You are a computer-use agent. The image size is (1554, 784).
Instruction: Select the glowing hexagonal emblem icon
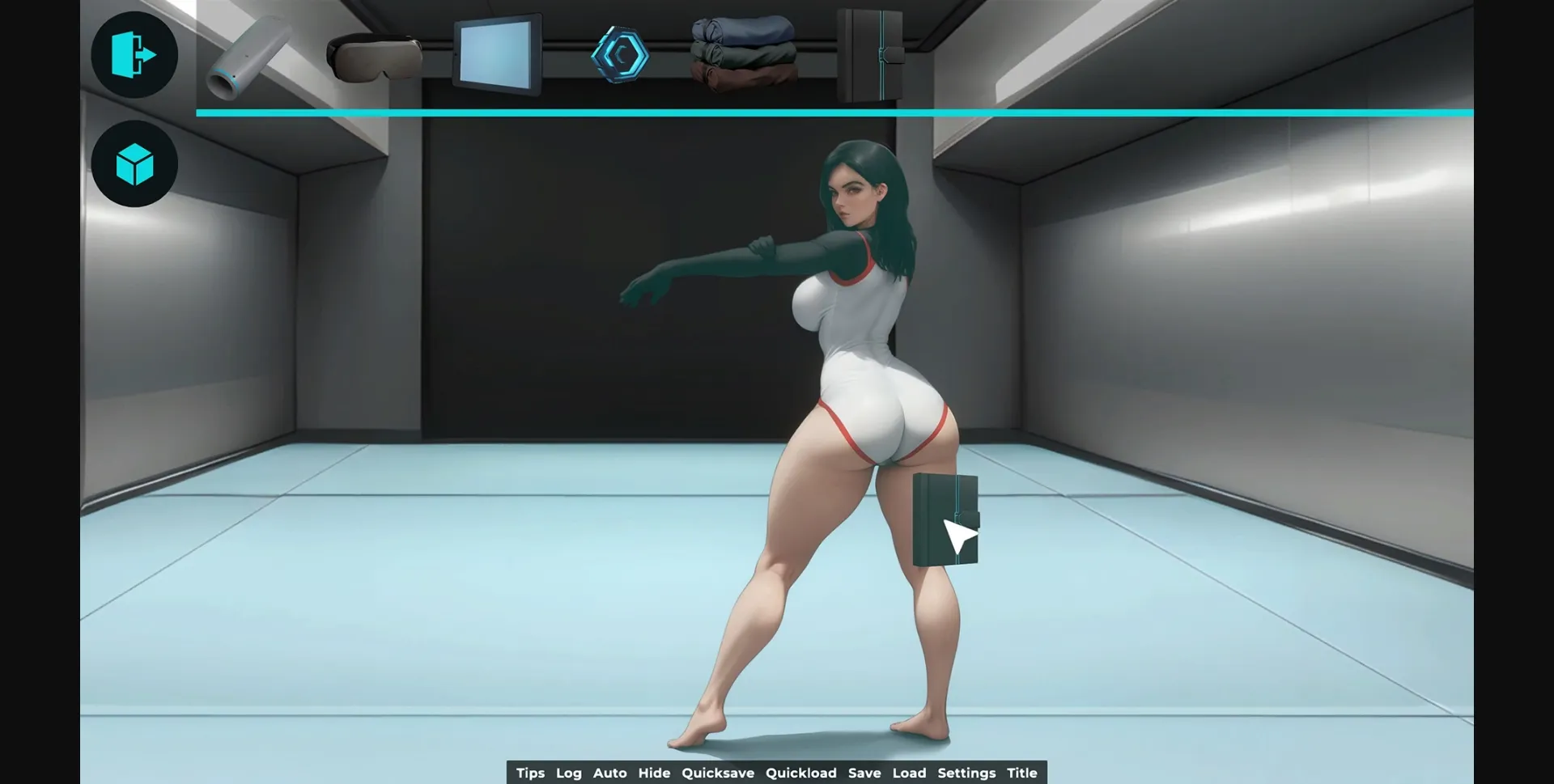(622, 55)
